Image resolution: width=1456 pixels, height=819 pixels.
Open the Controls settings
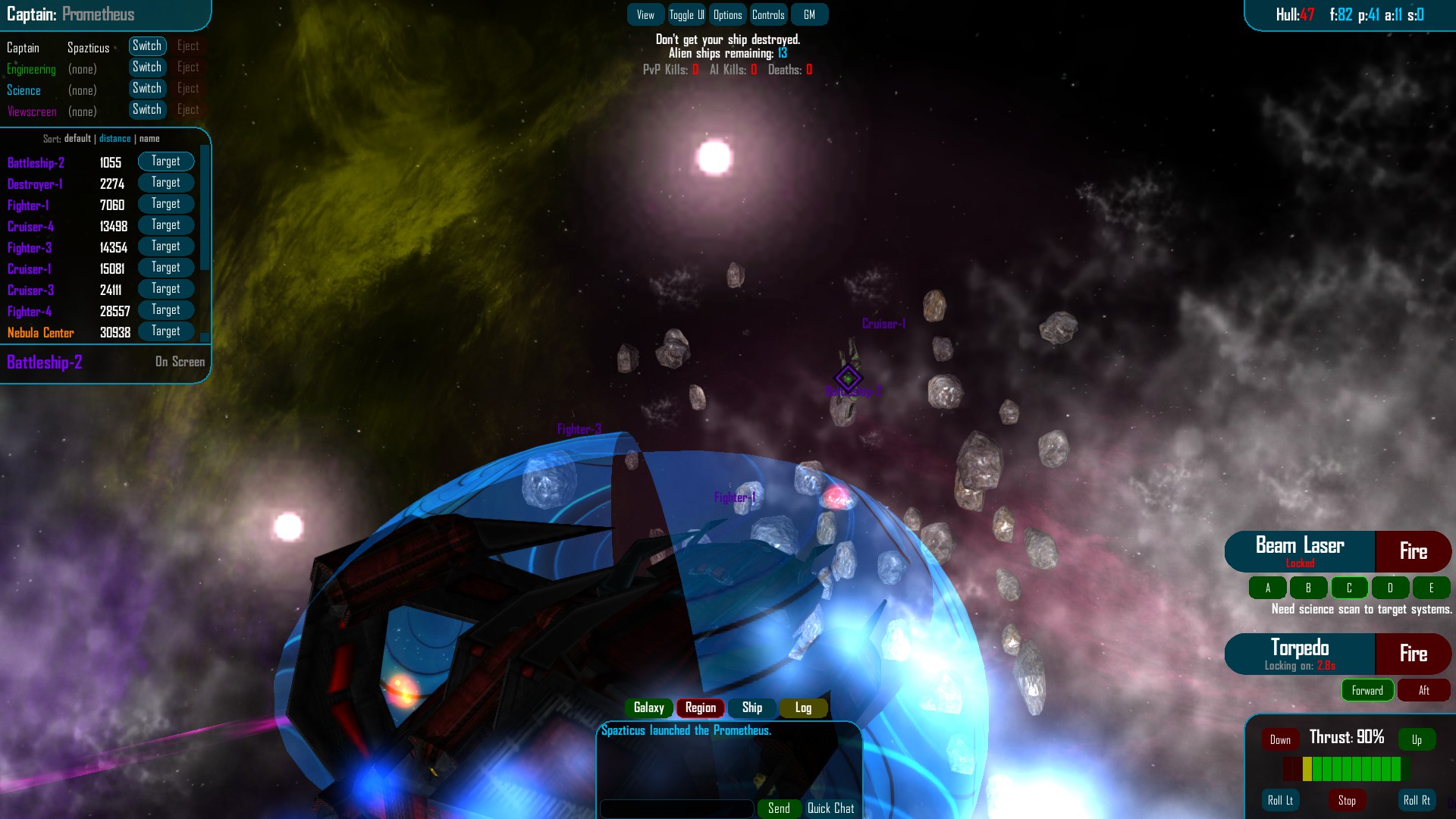pos(768,14)
